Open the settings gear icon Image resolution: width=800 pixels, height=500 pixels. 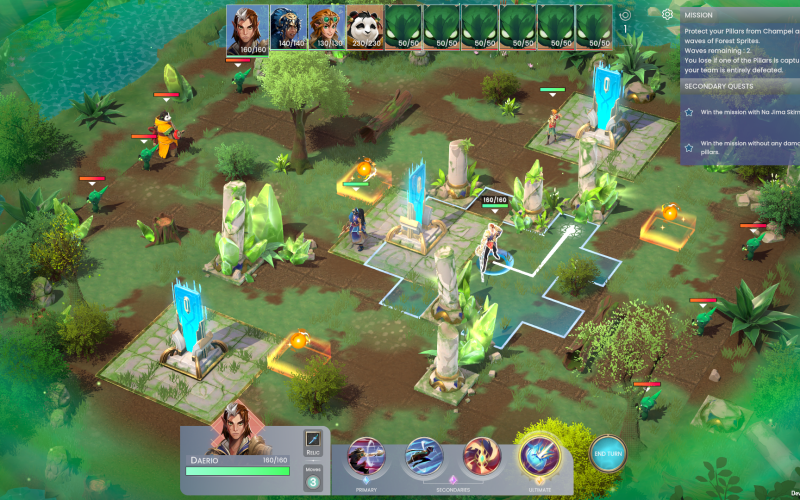pos(668,14)
